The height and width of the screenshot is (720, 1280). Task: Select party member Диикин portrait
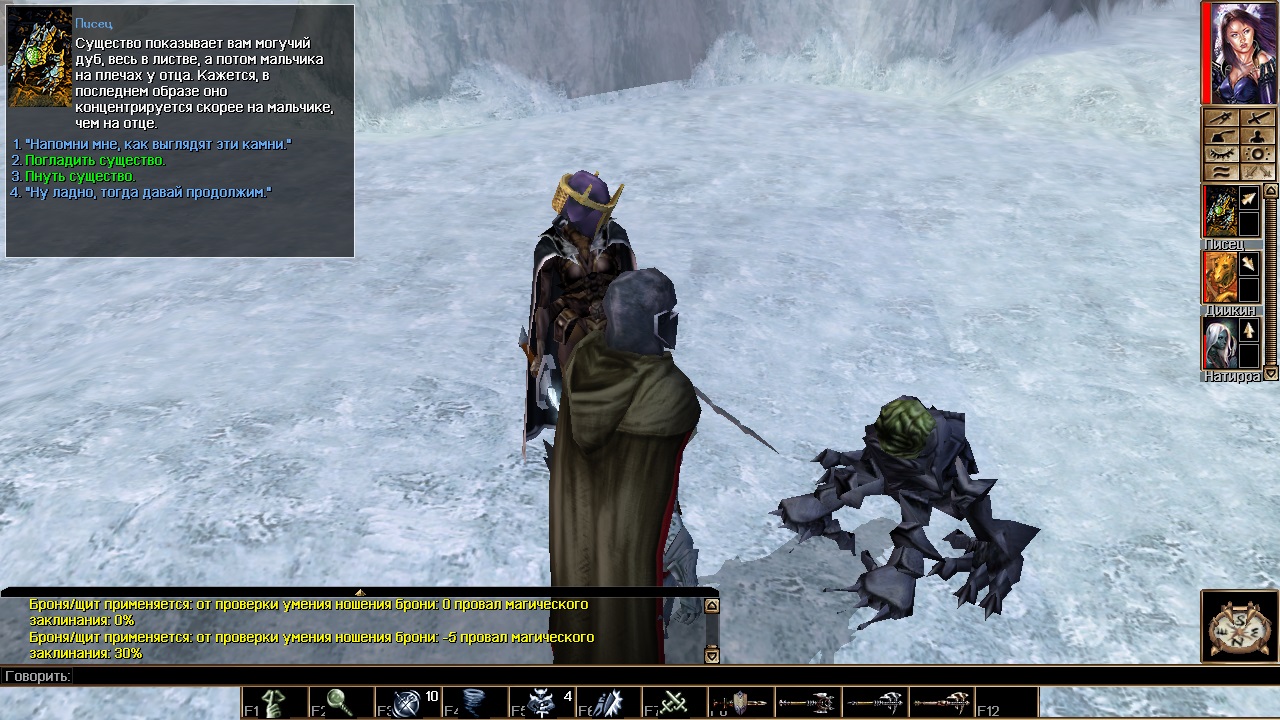(x=1219, y=278)
